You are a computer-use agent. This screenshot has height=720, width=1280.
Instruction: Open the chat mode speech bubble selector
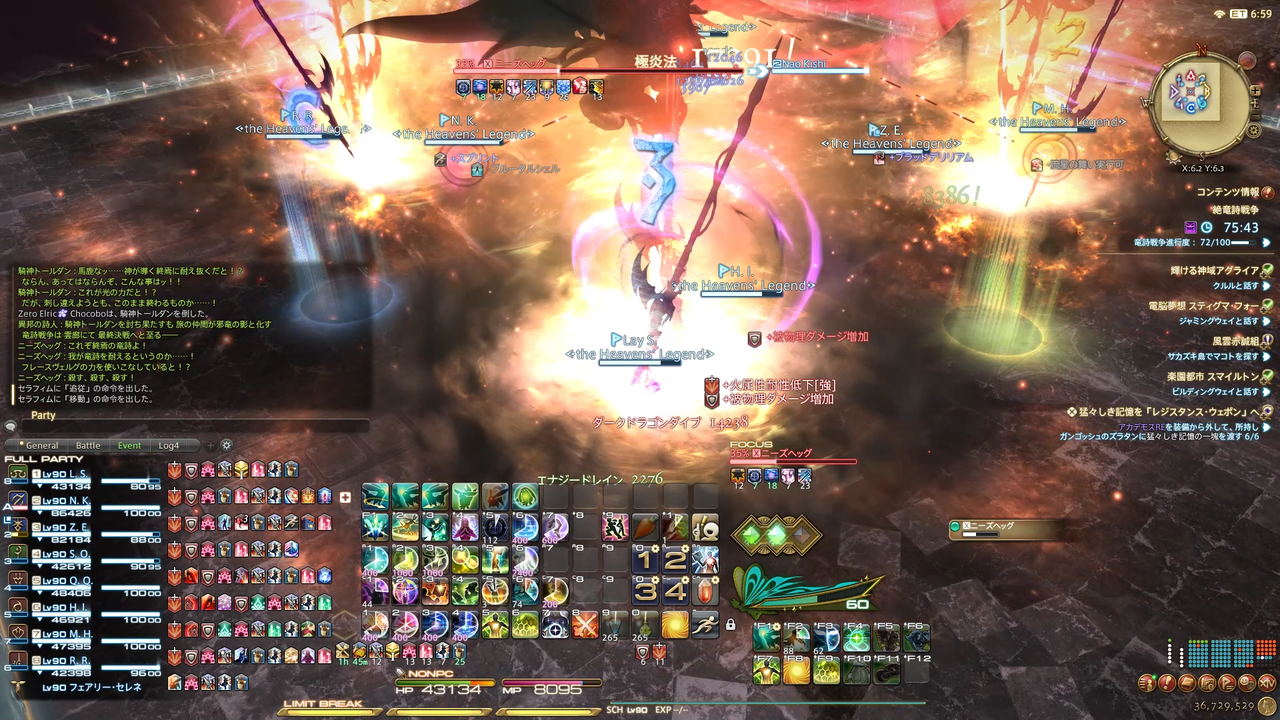coord(12,427)
